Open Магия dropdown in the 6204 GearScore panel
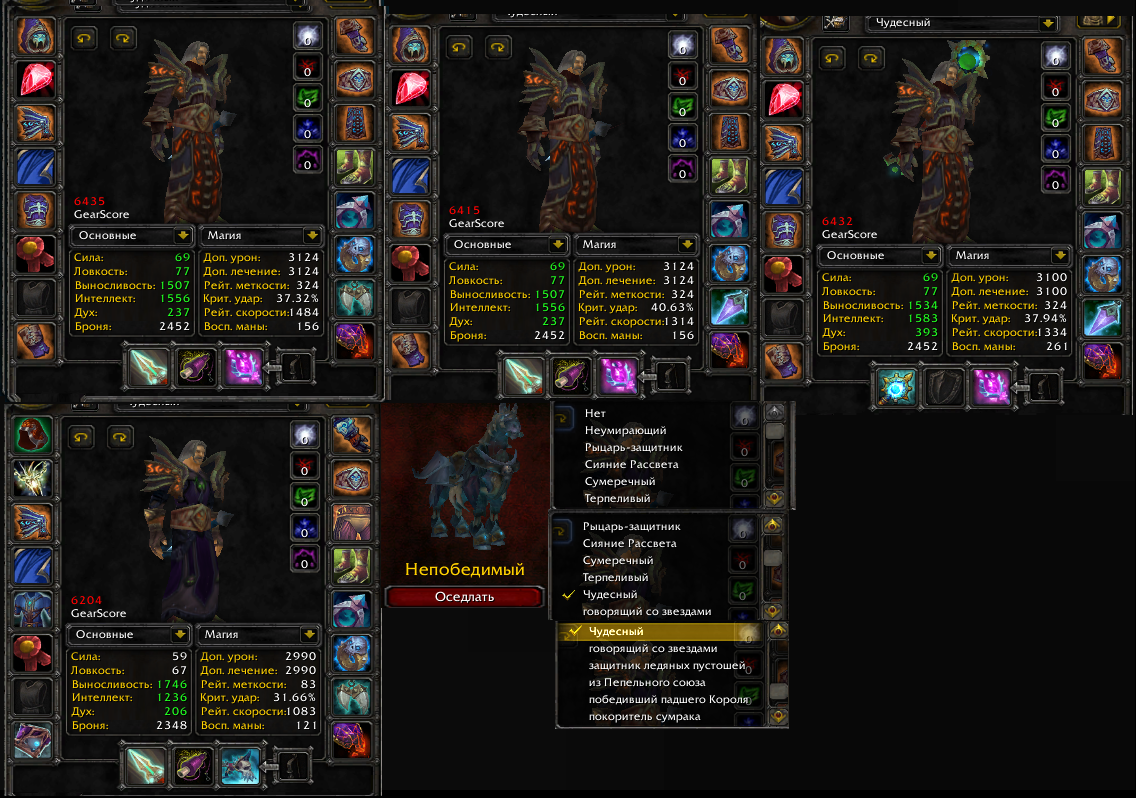 click(311, 634)
